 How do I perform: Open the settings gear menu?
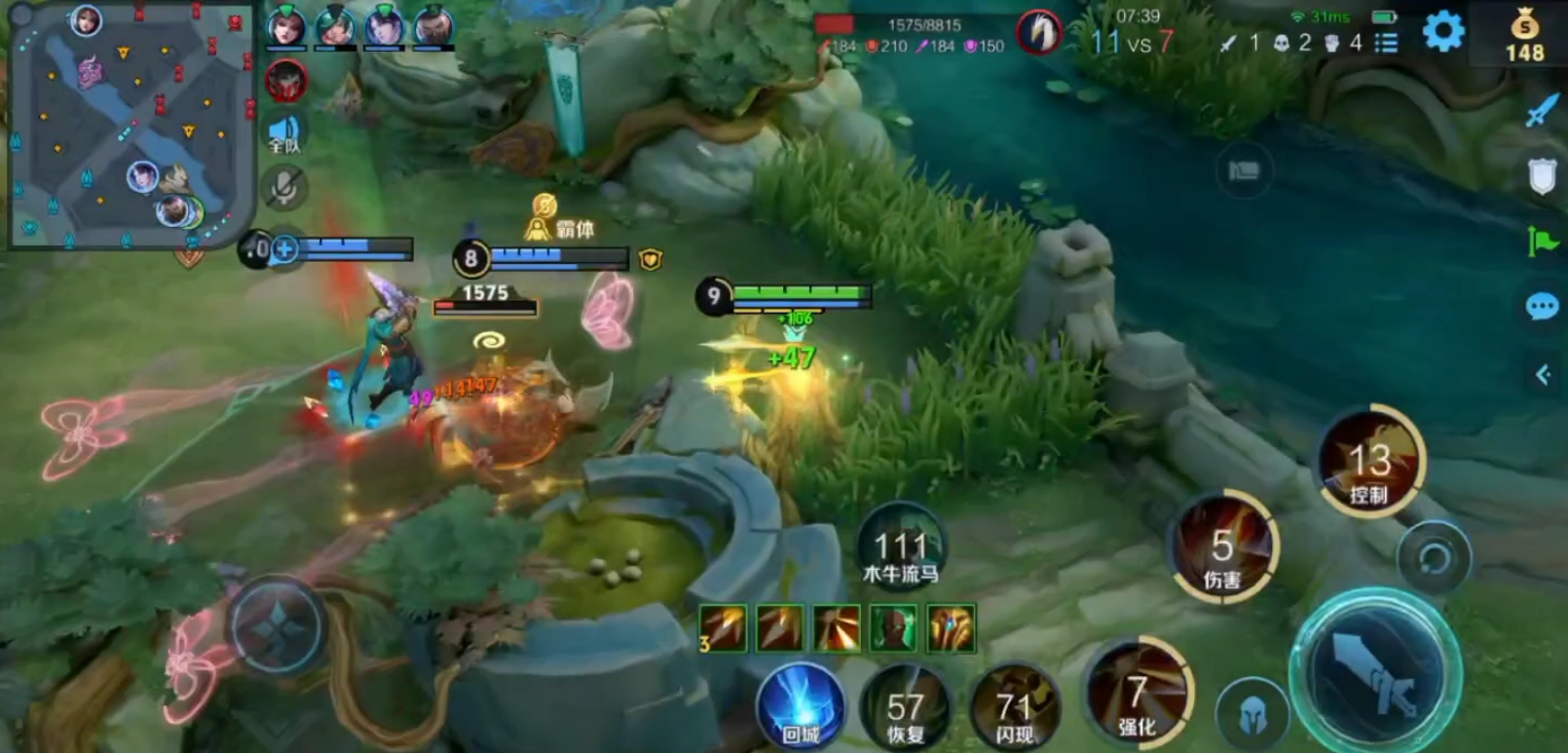[1442, 32]
